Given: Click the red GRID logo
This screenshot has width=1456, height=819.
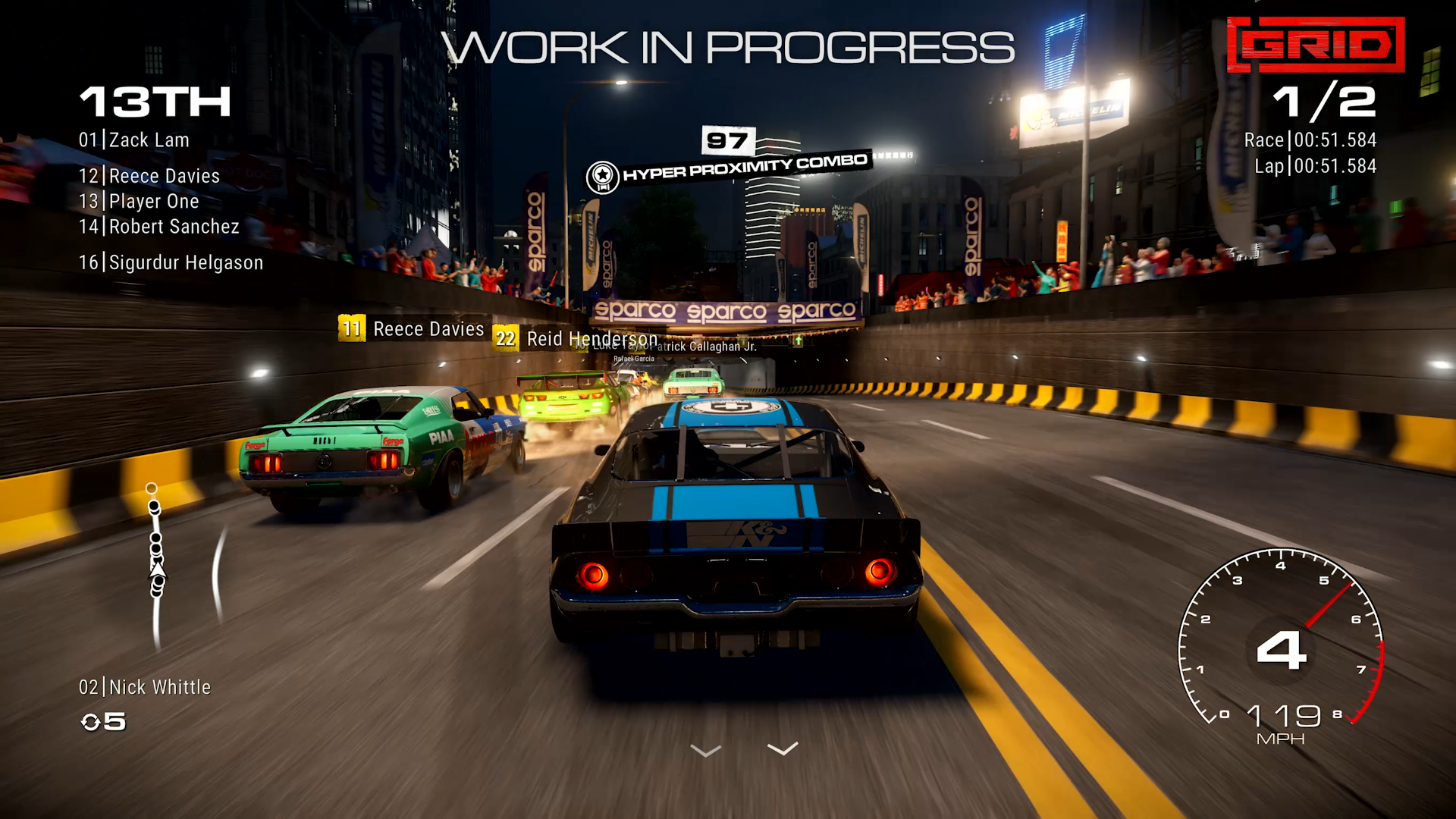Looking at the screenshot, I should coord(1316,45).
